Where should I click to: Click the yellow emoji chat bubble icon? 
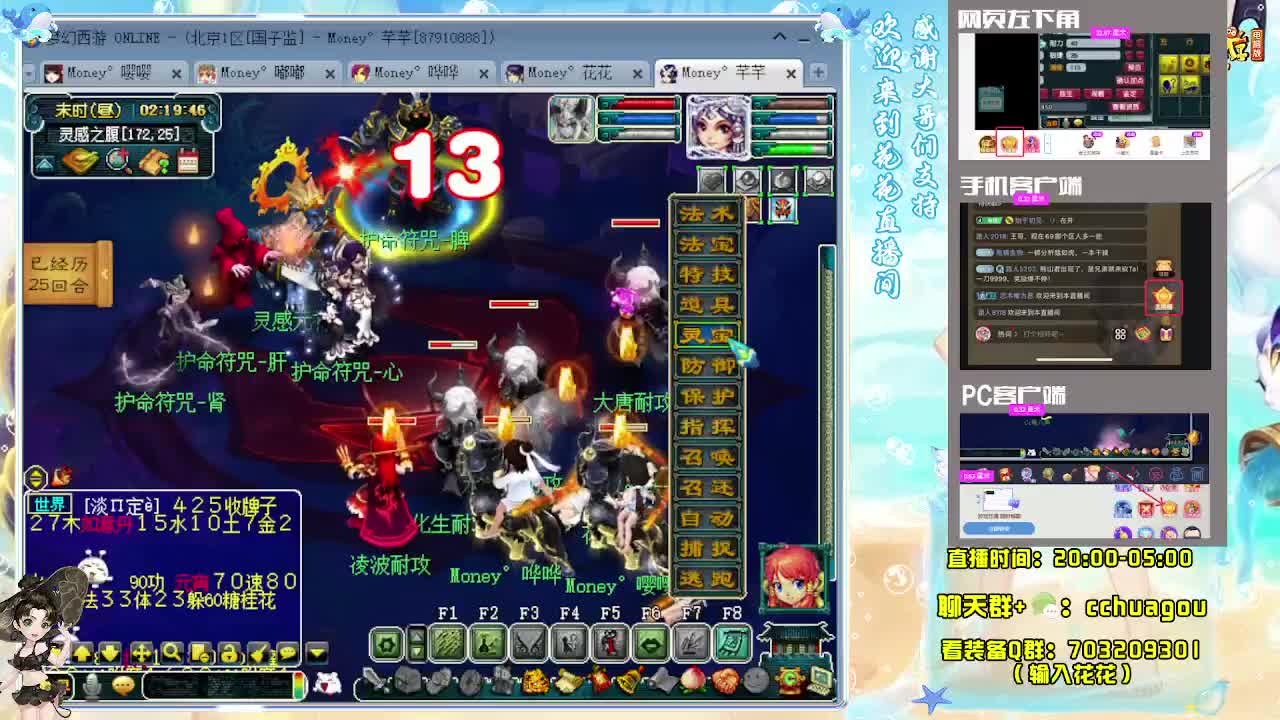[124, 683]
